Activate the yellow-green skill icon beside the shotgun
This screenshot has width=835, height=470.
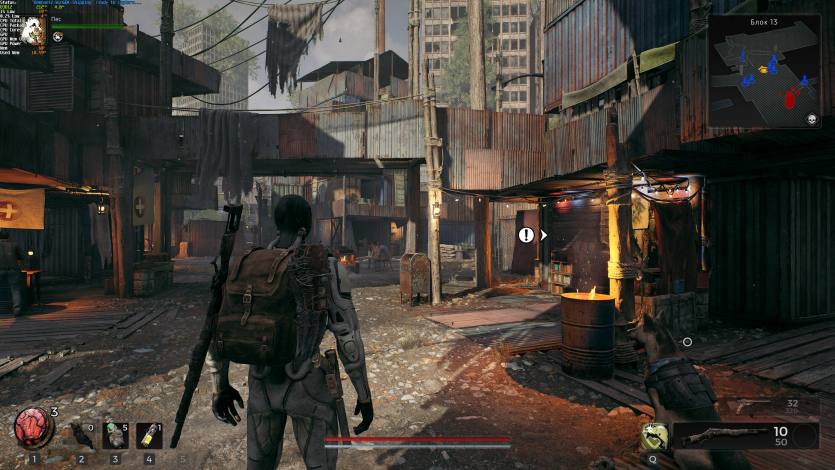654,435
